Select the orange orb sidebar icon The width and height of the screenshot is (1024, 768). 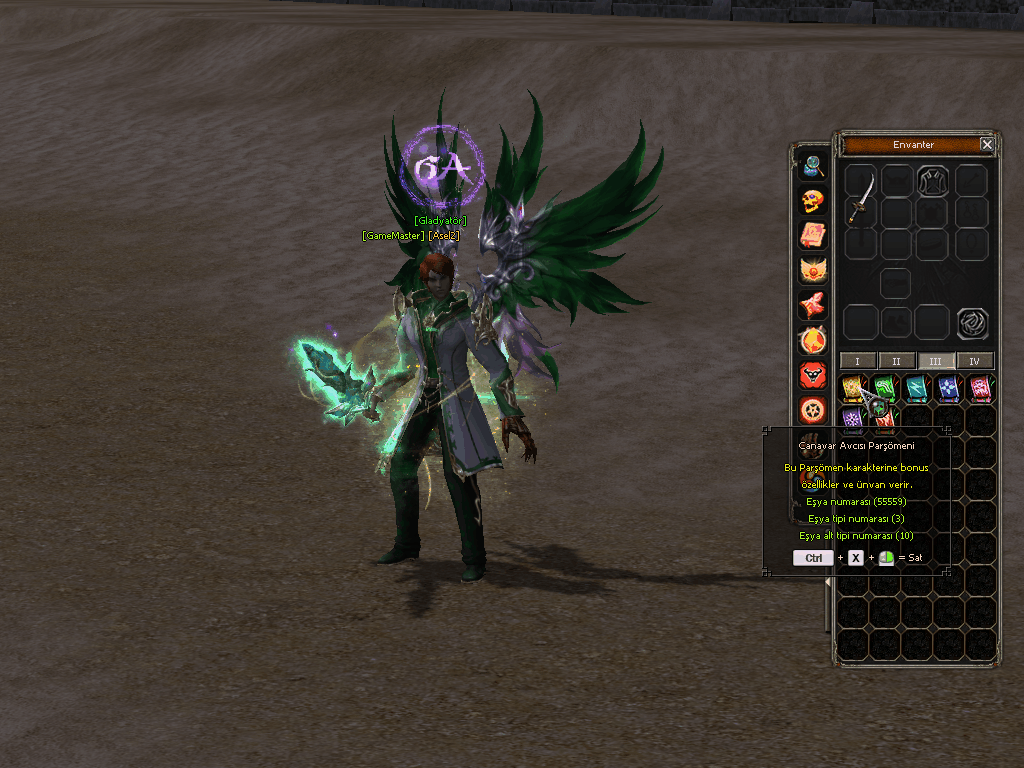point(813,340)
